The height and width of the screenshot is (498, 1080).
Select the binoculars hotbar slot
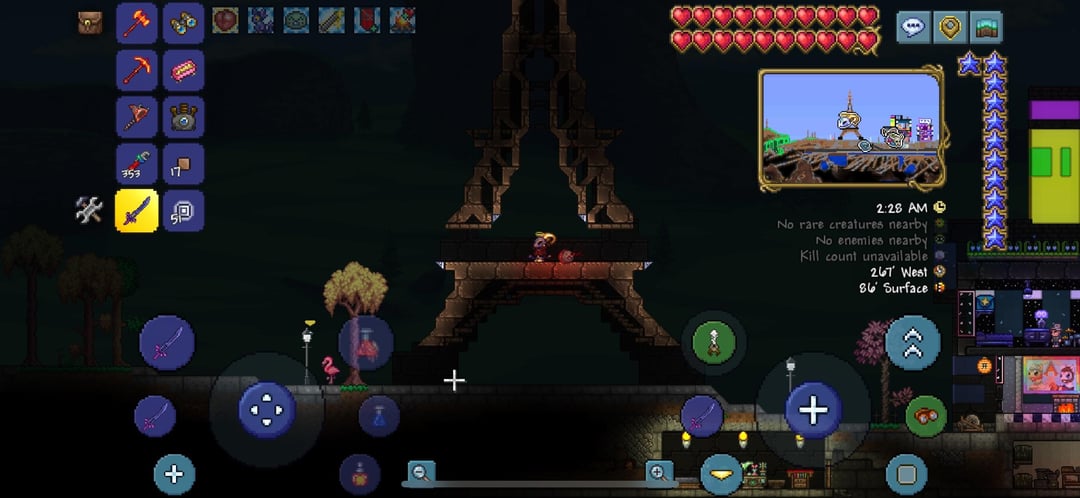[x=183, y=23]
